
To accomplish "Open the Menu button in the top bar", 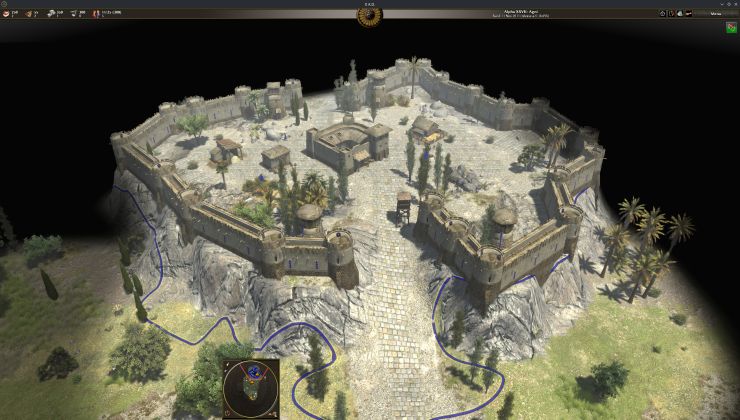I will coord(715,14).
